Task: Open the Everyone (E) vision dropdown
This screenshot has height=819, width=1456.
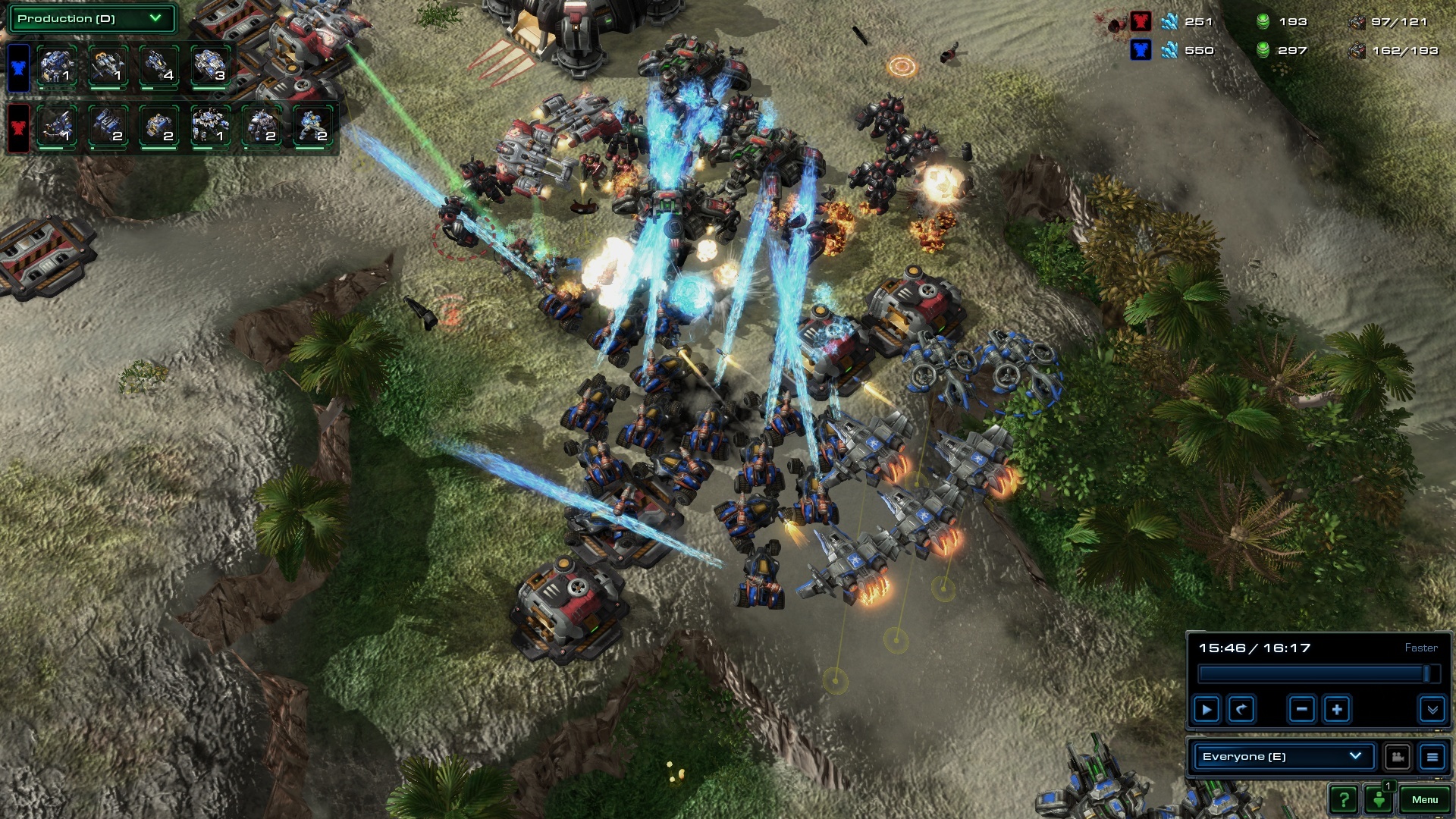Action: pos(1282,756)
